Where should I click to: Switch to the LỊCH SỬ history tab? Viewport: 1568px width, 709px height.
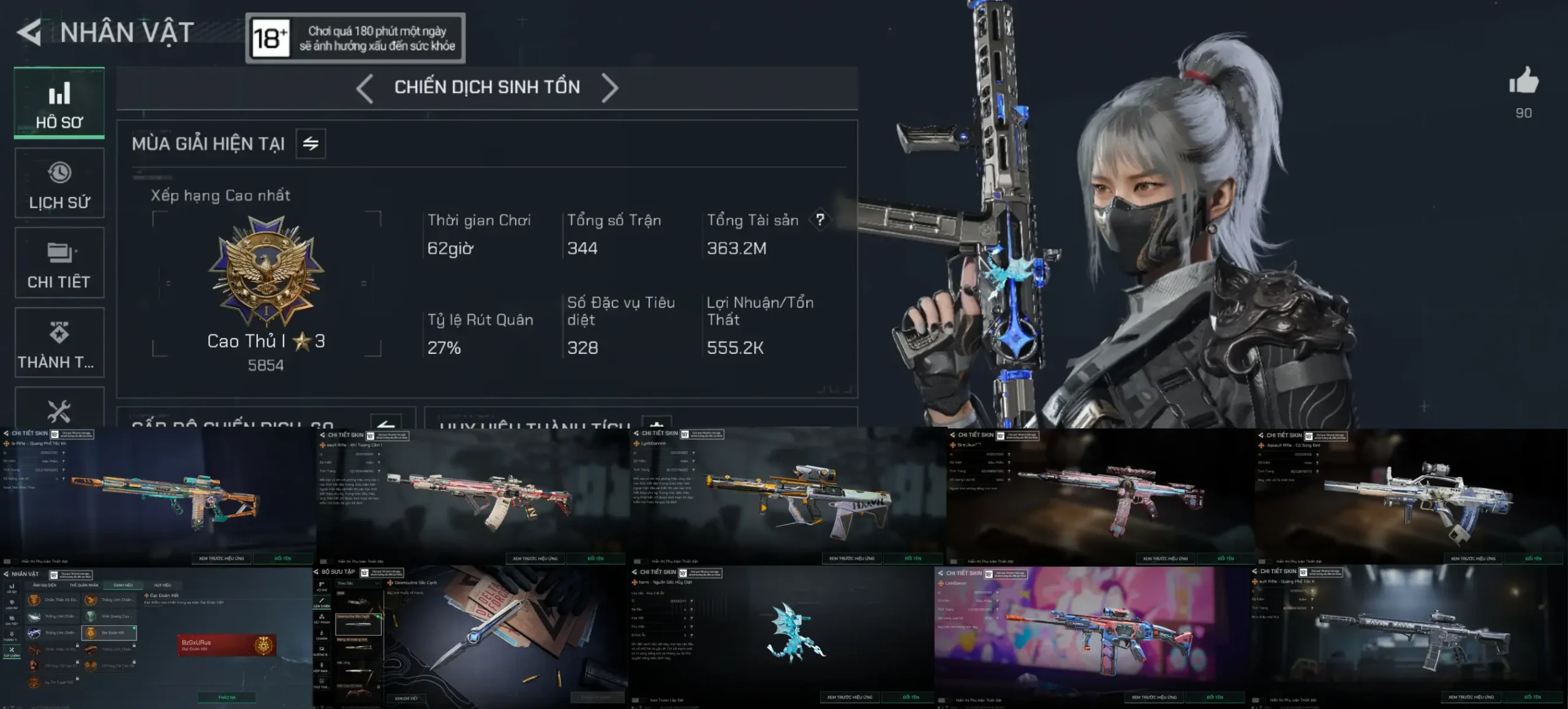click(59, 183)
